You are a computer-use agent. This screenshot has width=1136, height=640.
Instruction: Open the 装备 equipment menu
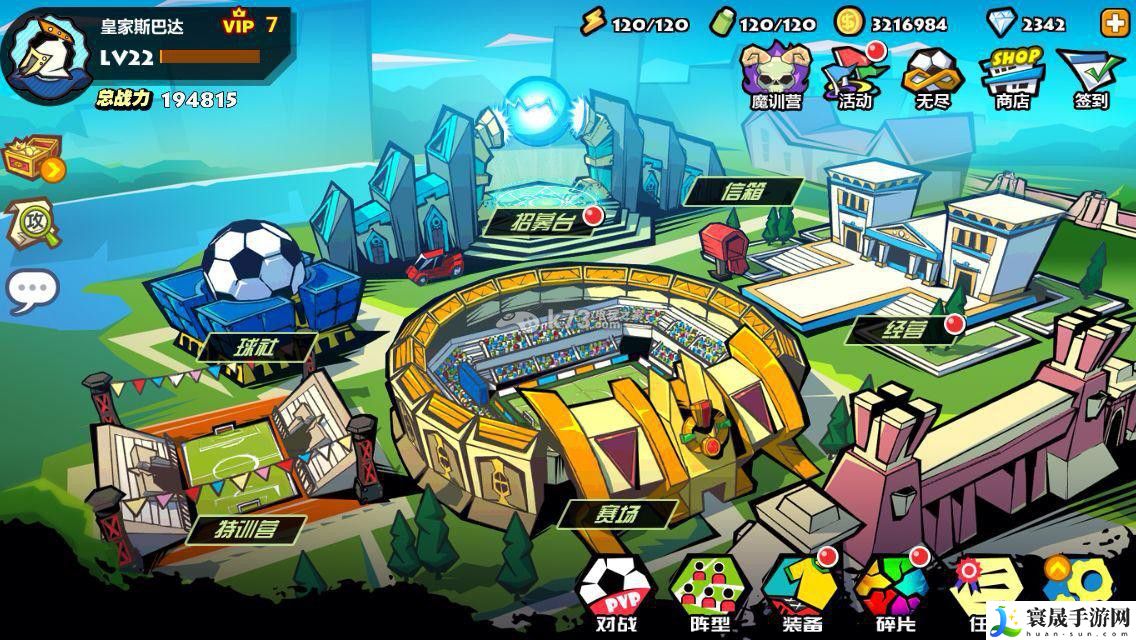point(800,595)
